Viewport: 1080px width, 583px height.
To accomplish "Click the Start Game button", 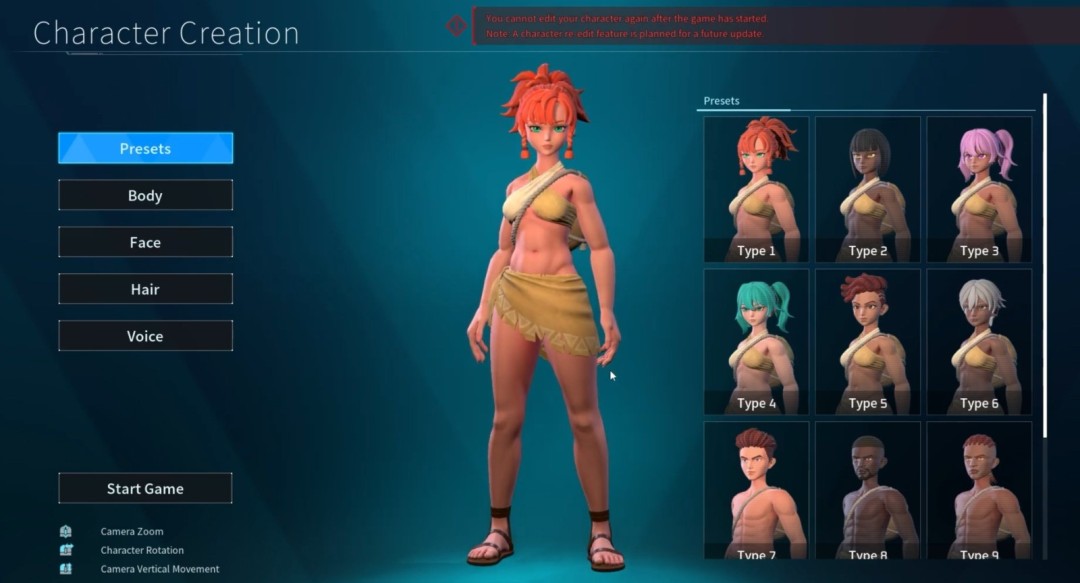I will pos(145,488).
